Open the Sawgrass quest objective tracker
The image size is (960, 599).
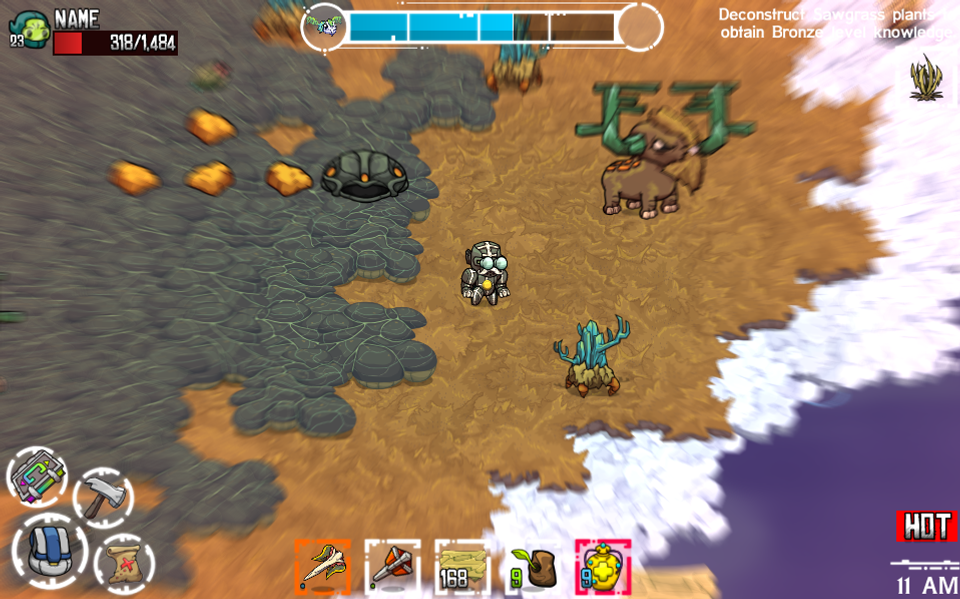(835, 24)
